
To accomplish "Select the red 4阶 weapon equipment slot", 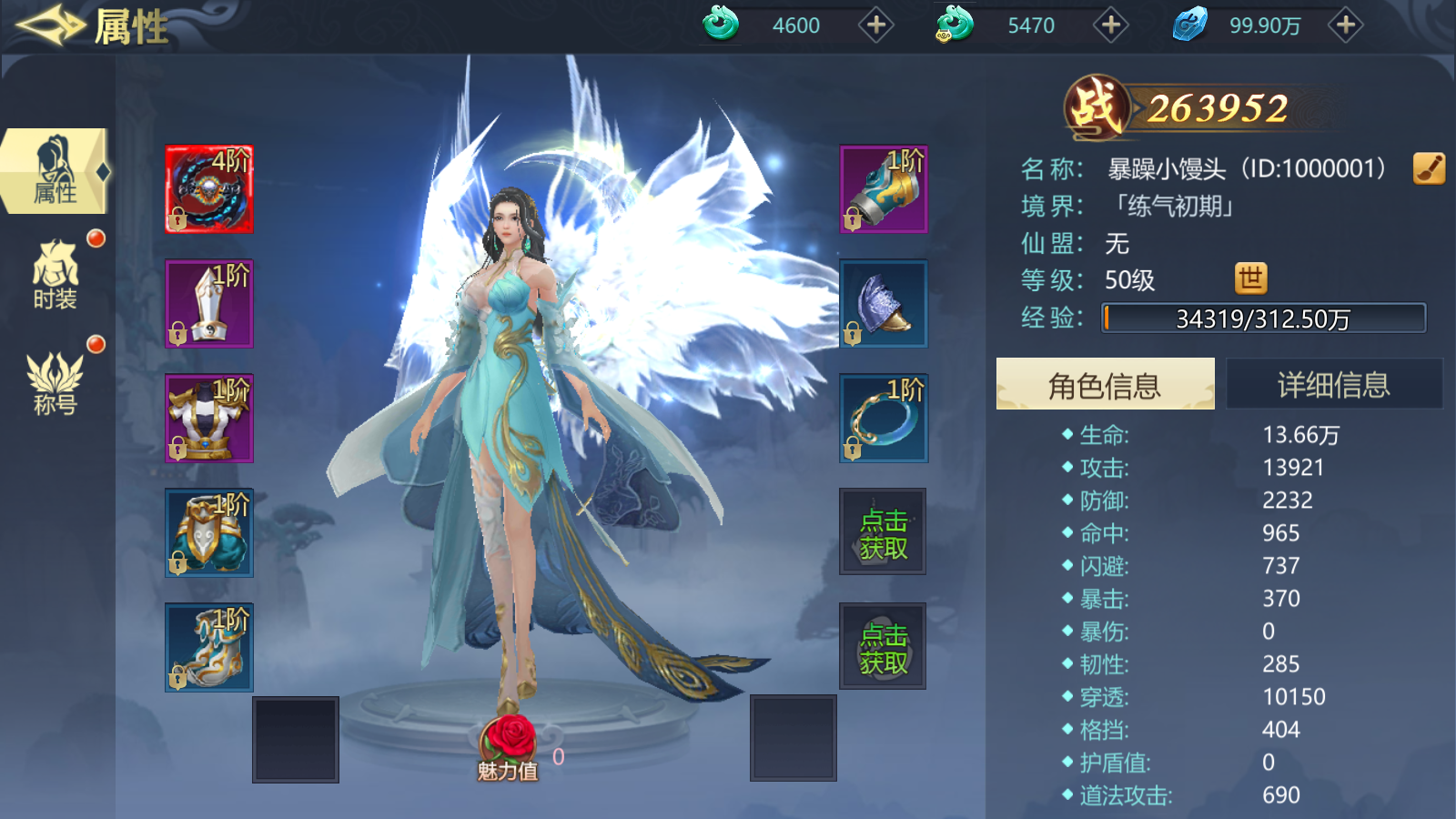I will tap(209, 189).
